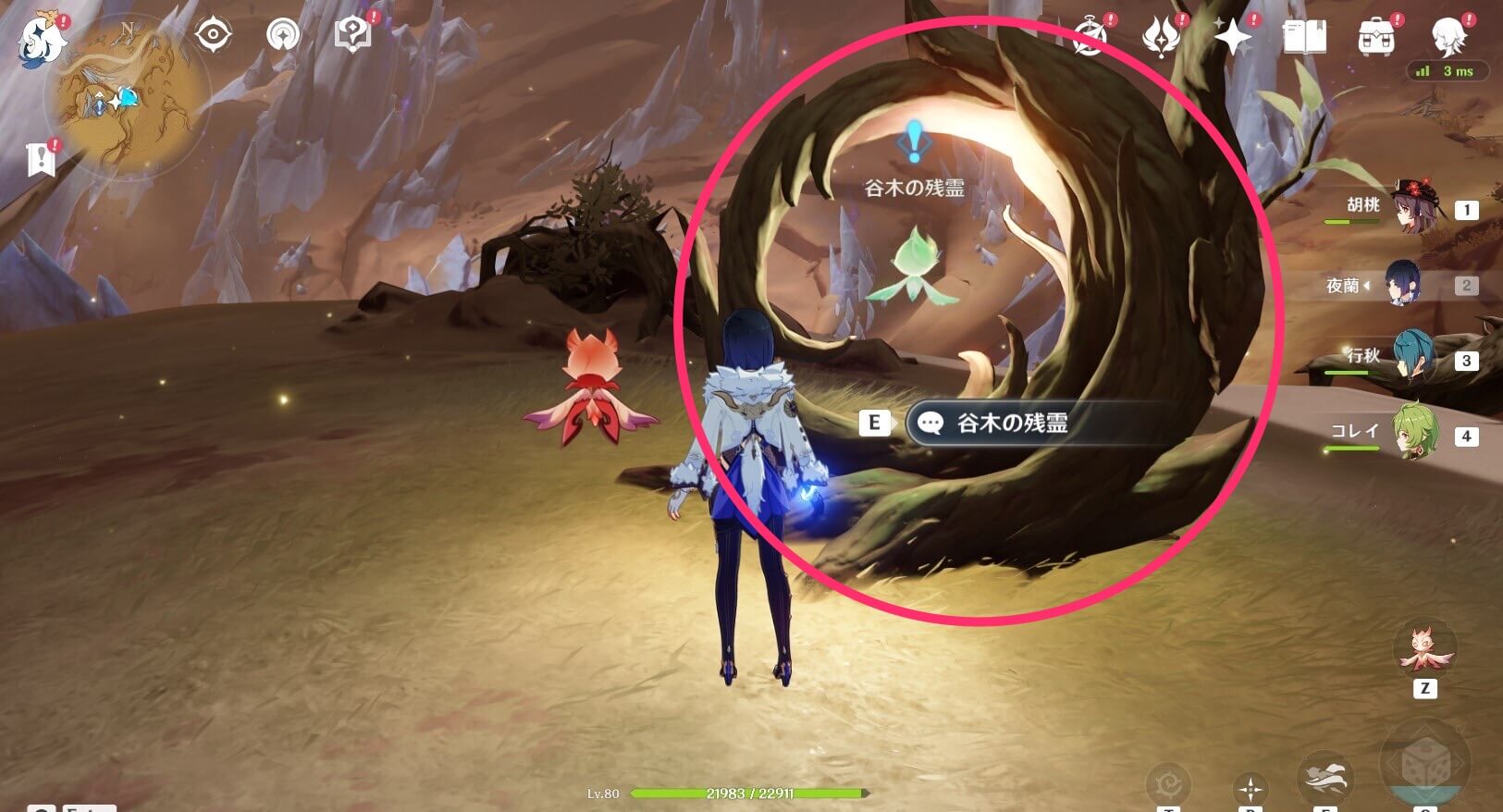Image resolution: width=1503 pixels, height=812 pixels.
Task: Open the inventory backpack icon
Action: point(1375,34)
